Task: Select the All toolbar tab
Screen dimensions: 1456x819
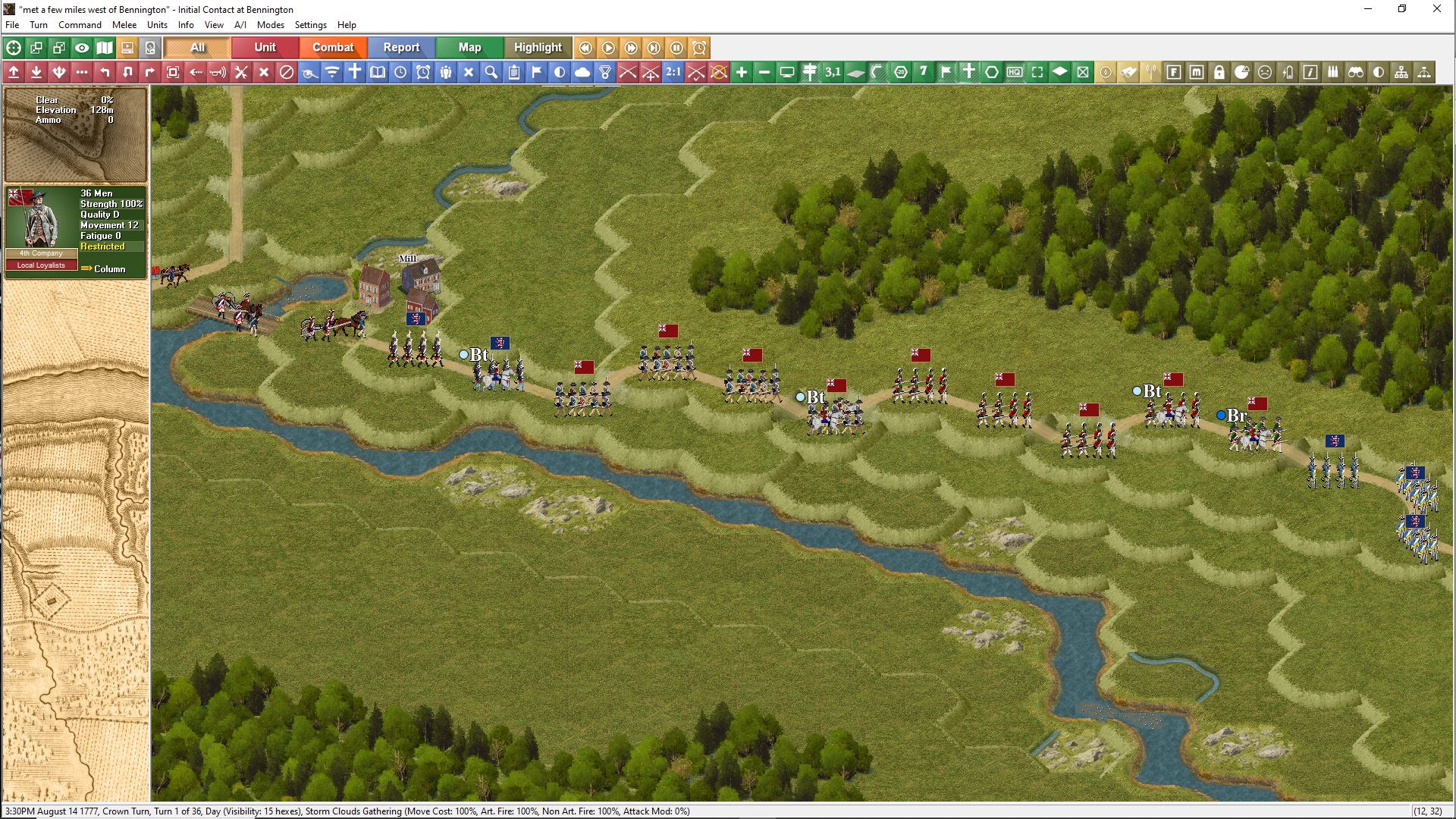Action: (197, 47)
